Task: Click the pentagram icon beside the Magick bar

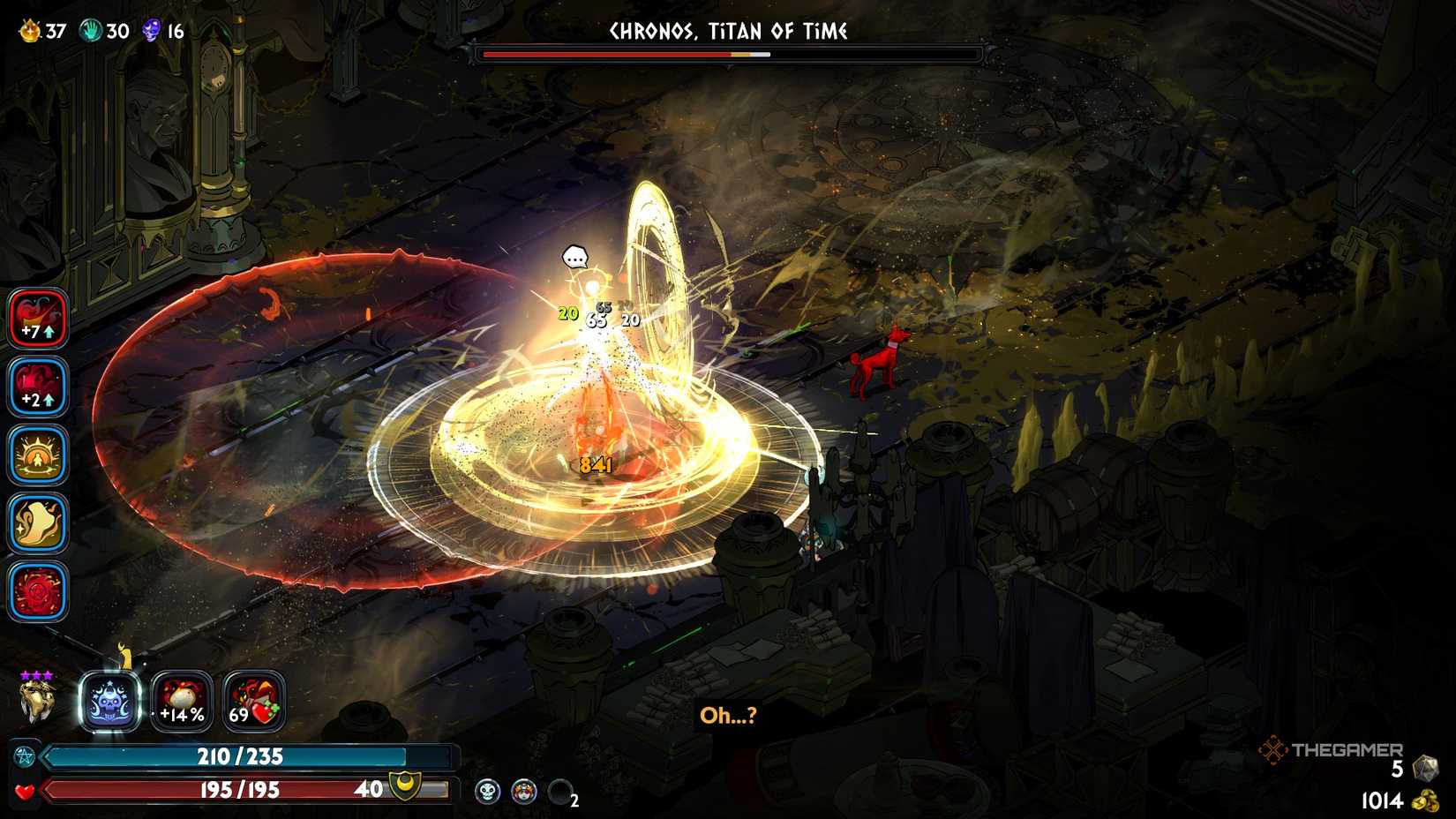Action: tap(26, 755)
